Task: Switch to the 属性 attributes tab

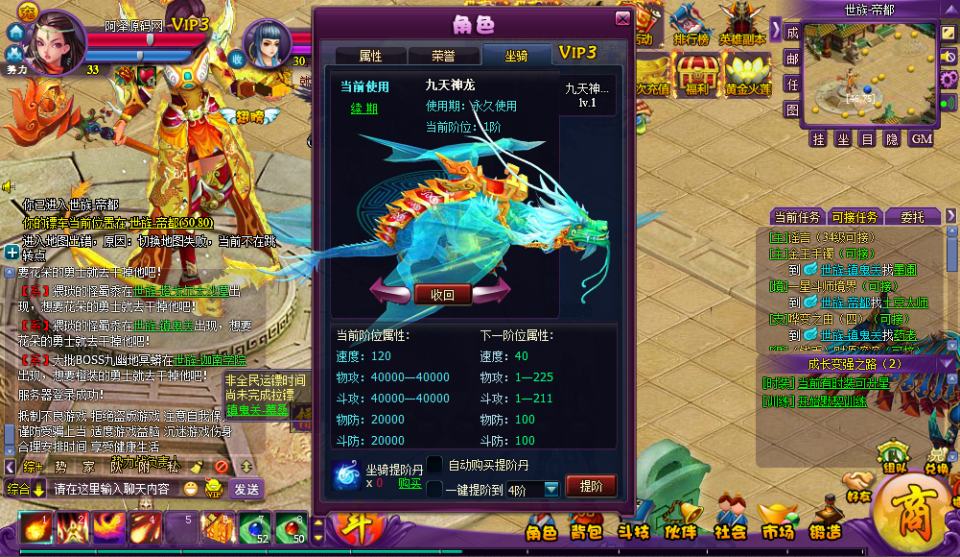Action: click(x=370, y=56)
